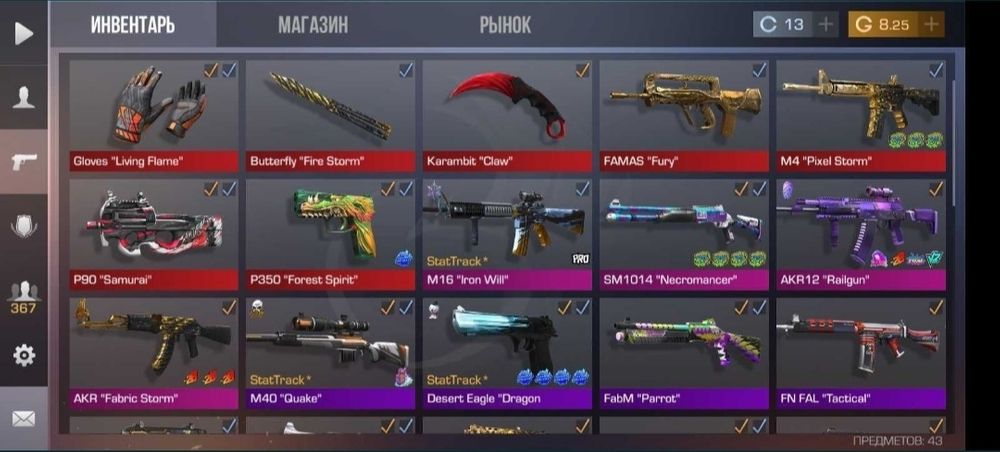Open the mail envelope icon
This screenshot has width=1000, height=452.
pos(23,419)
